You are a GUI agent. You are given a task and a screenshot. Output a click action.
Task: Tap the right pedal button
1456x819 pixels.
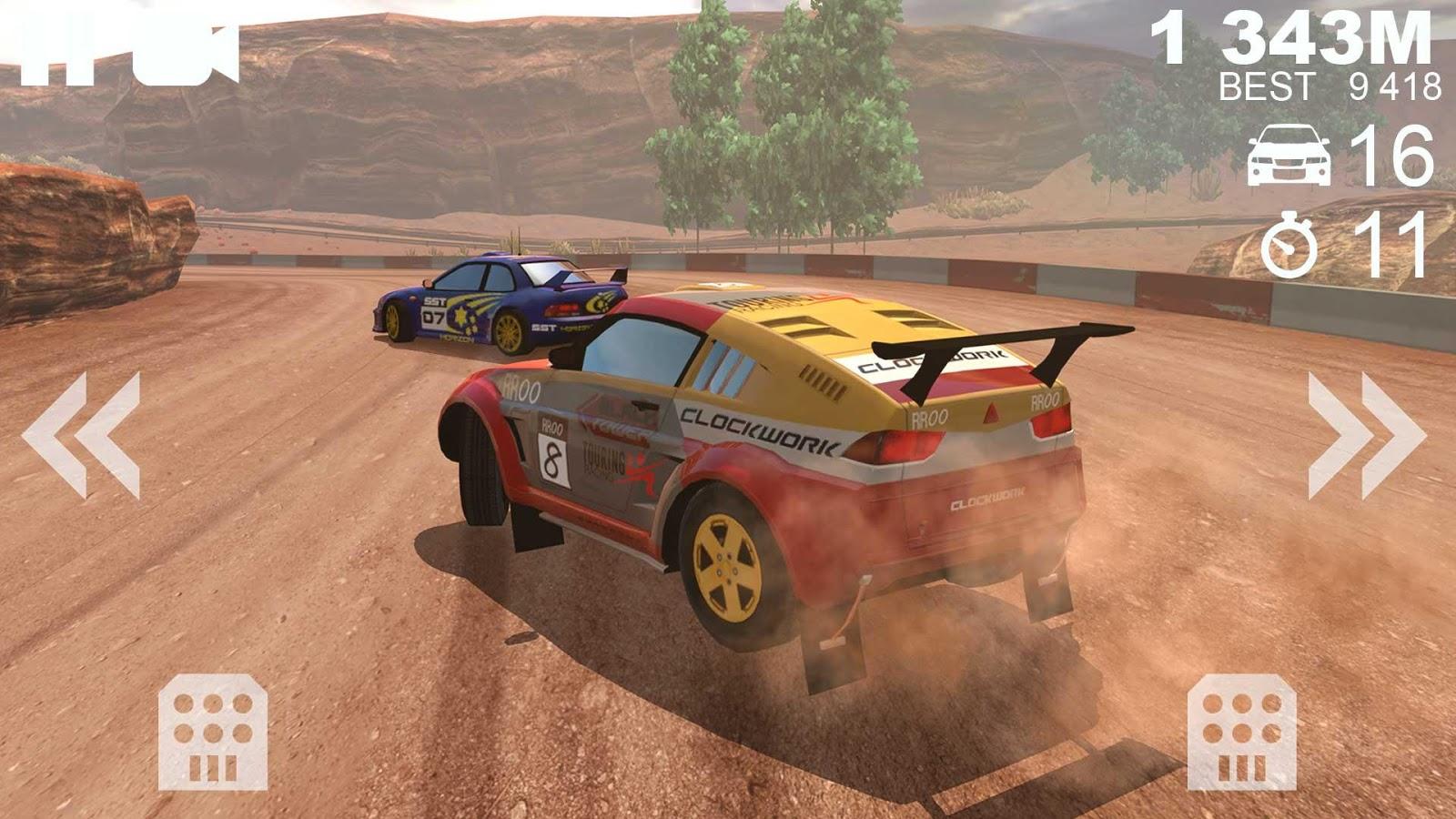coord(1241,732)
